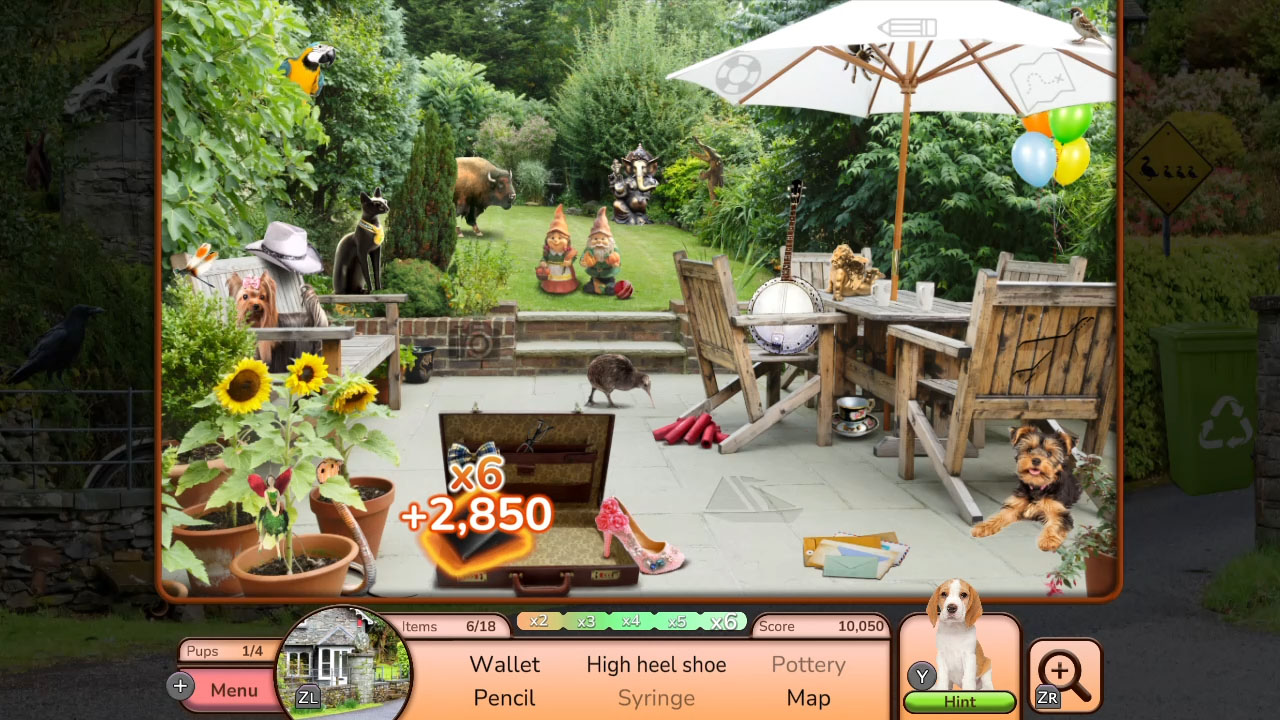Click the x6 segment of the multiplier bar

pyautogui.click(x=723, y=622)
